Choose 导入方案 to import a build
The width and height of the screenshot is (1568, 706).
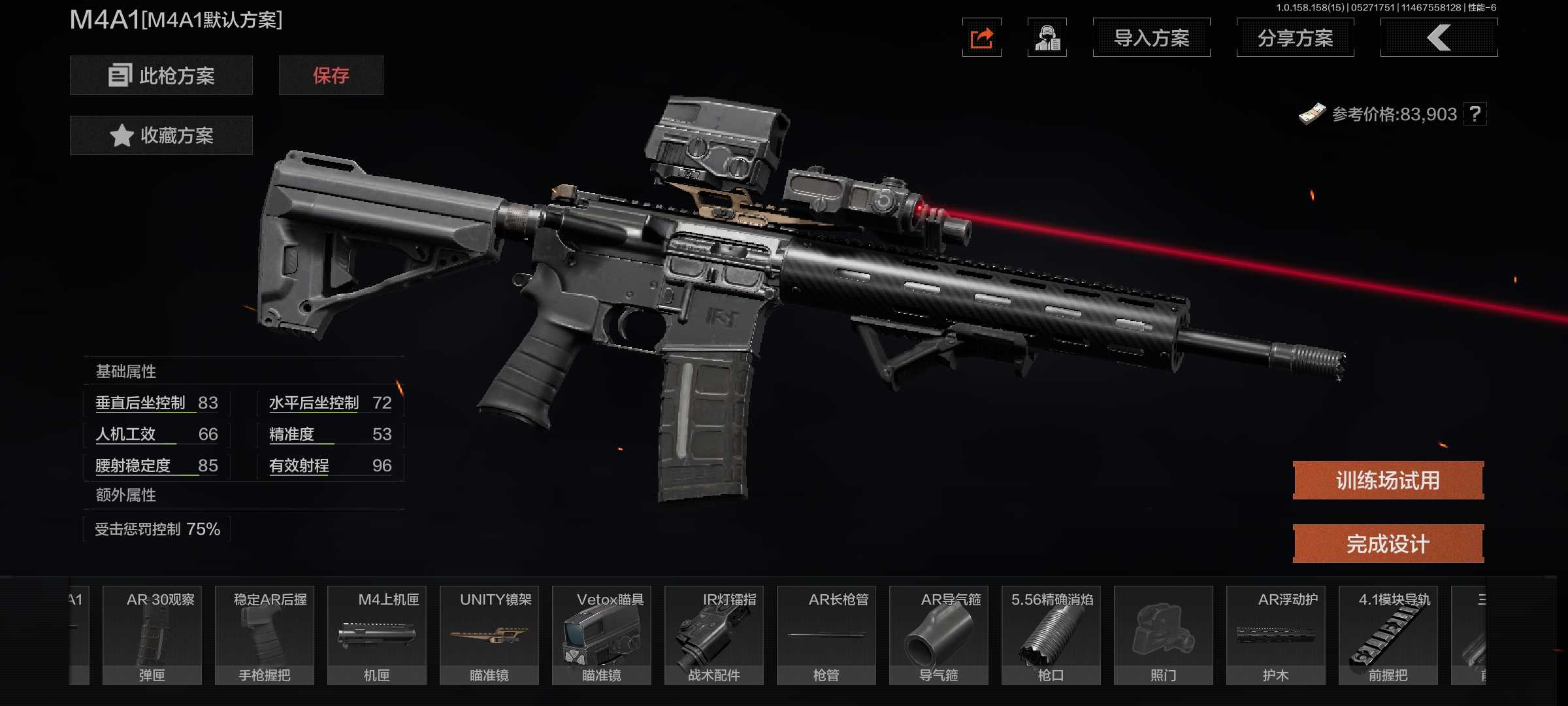(1151, 38)
